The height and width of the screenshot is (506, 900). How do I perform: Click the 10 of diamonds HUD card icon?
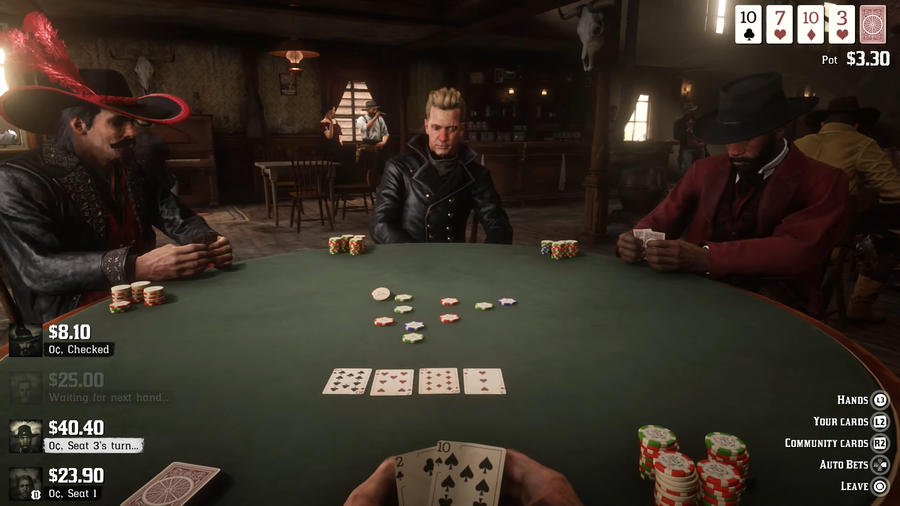click(810, 25)
